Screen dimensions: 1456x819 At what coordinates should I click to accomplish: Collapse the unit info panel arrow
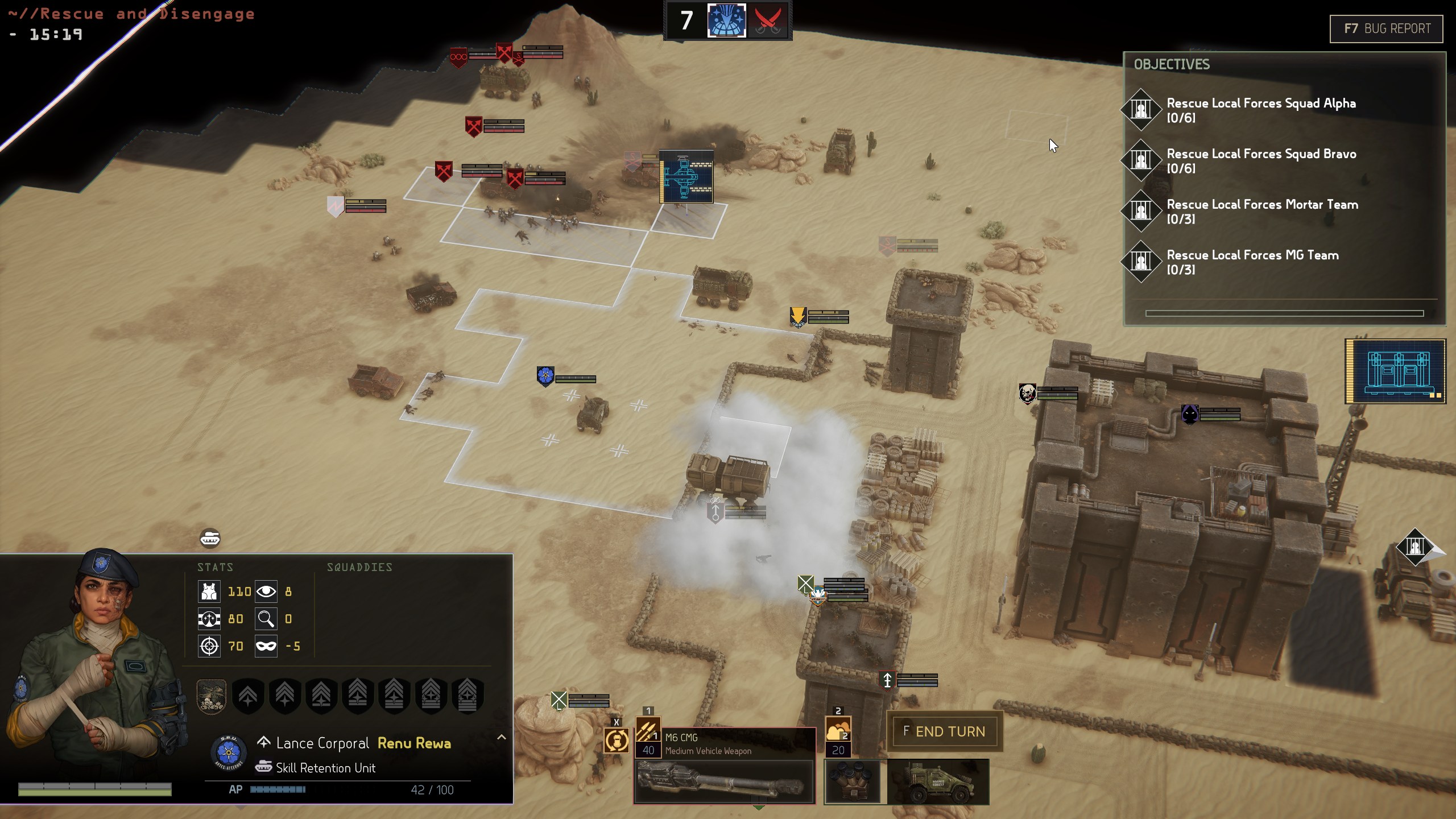tap(501, 737)
